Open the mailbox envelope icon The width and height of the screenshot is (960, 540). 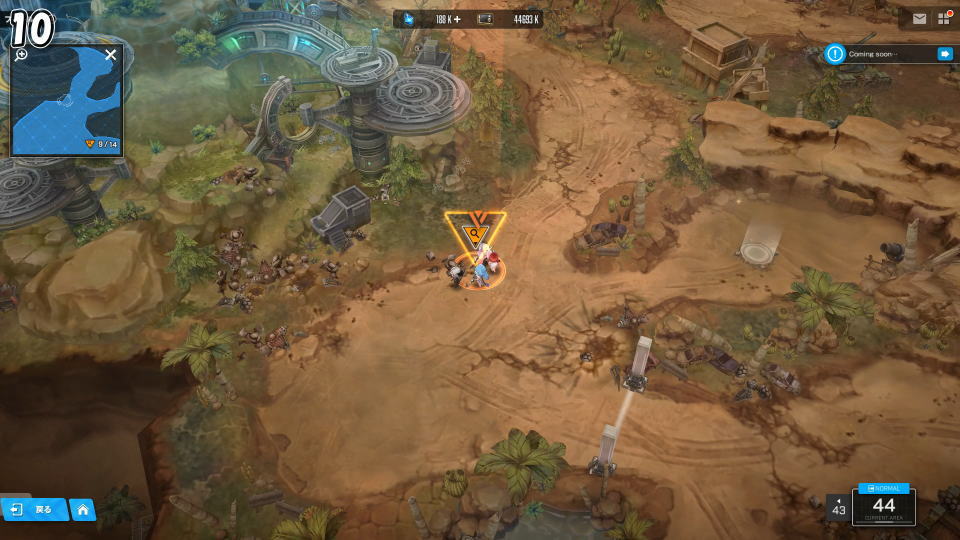click(918, 19)
